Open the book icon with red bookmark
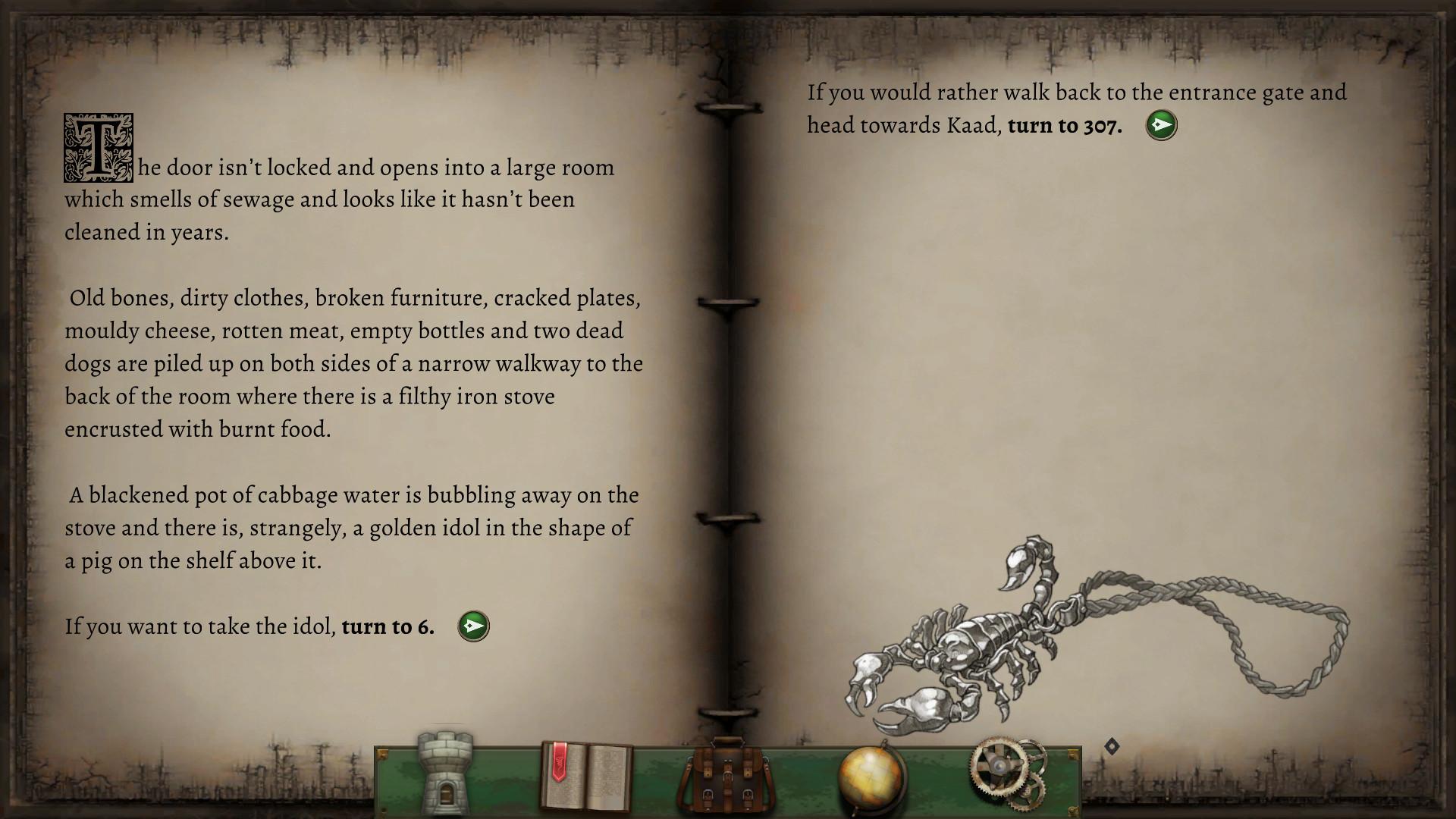Screen dimensions: 1456x819 coord(588,773)
